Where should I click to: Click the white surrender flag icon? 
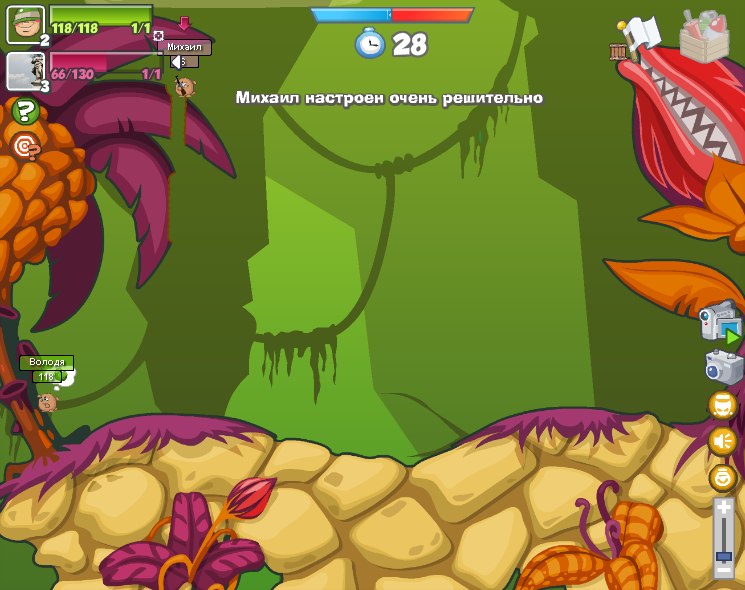click(x=640, y=33)
